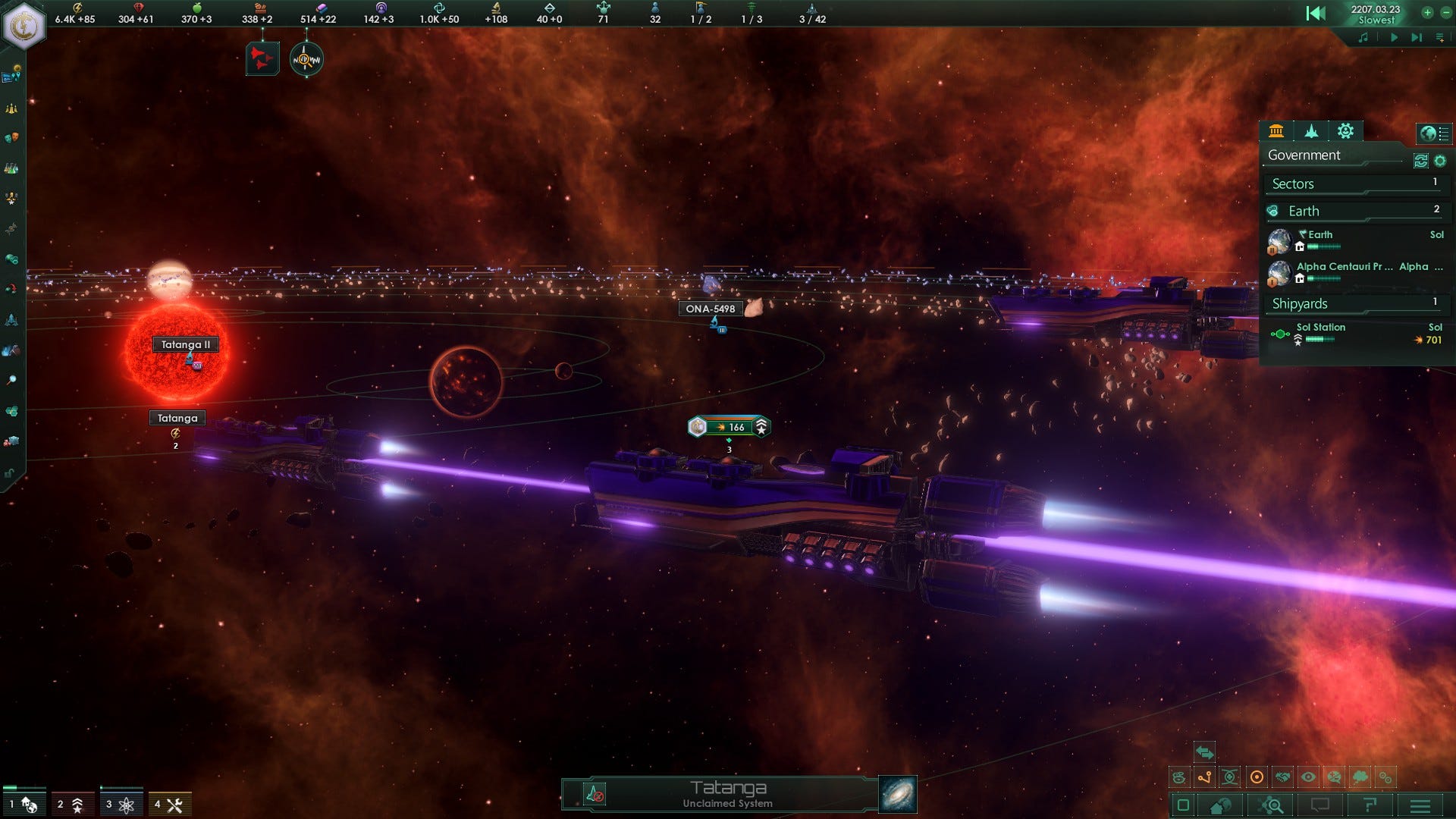The width and height of the screenshot is (1456, 819).
Task: Open the anomaly scan notification
Action: pos(306,59)
